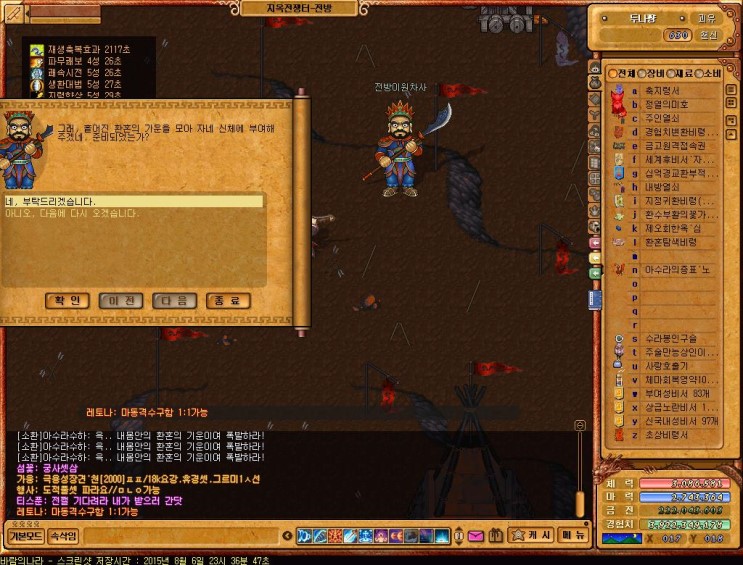This screenshot has height=565, width=743.
Task: Confirm the dialogue with the 확인 button
Action: (67, 301)
